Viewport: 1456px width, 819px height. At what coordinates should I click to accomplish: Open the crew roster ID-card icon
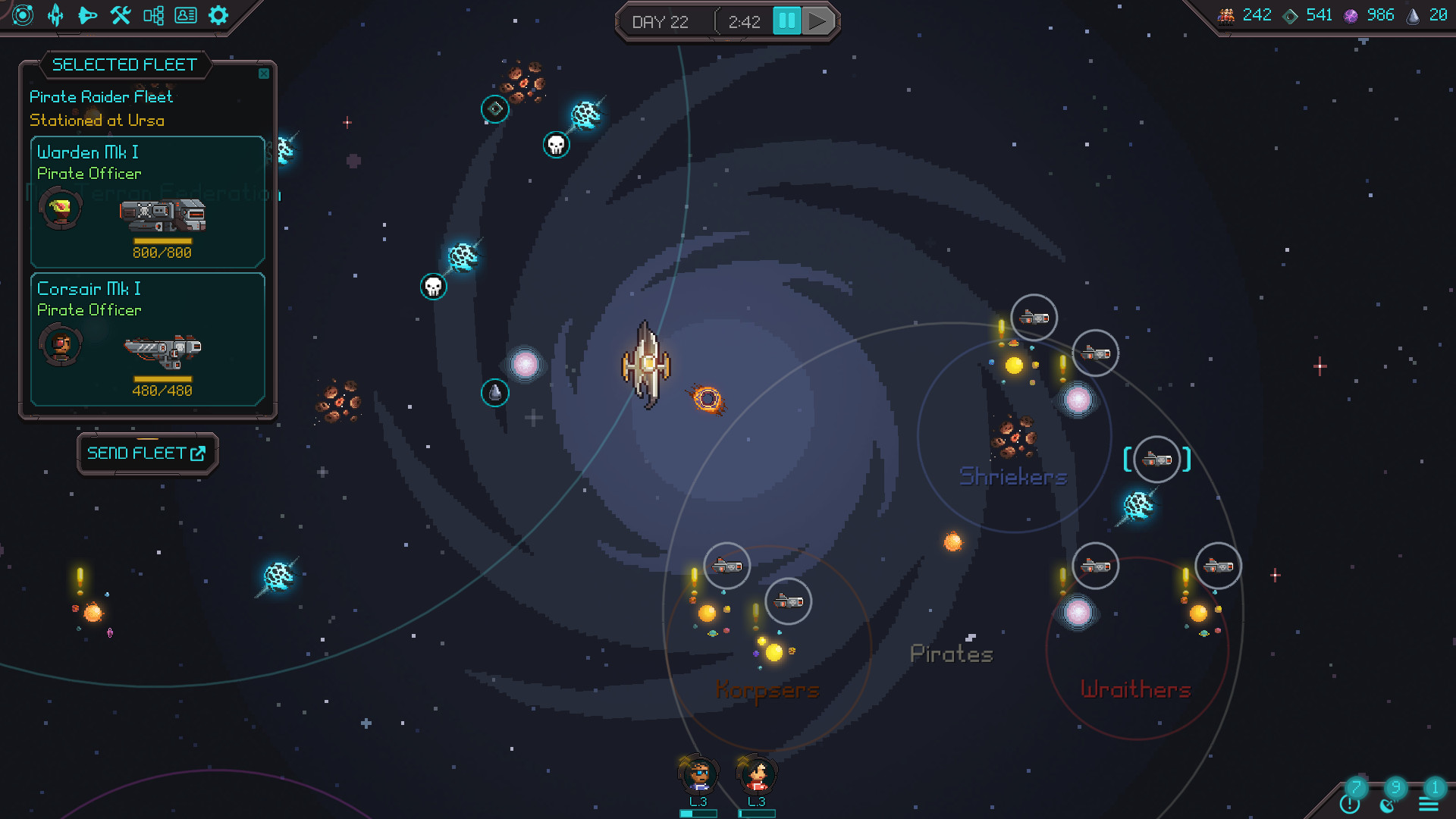(186, 15)
